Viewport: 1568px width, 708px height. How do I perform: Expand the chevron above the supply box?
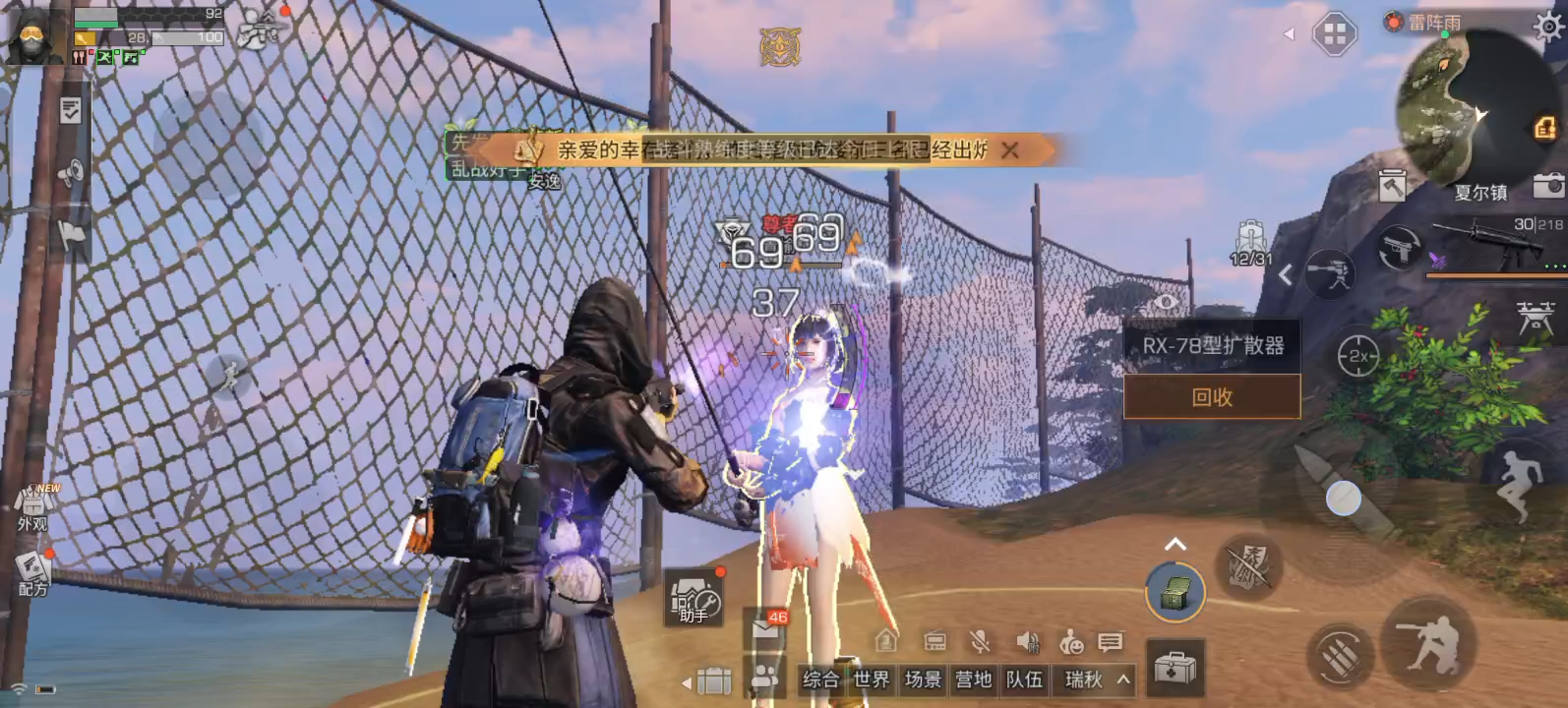(x=1175, y=543)
